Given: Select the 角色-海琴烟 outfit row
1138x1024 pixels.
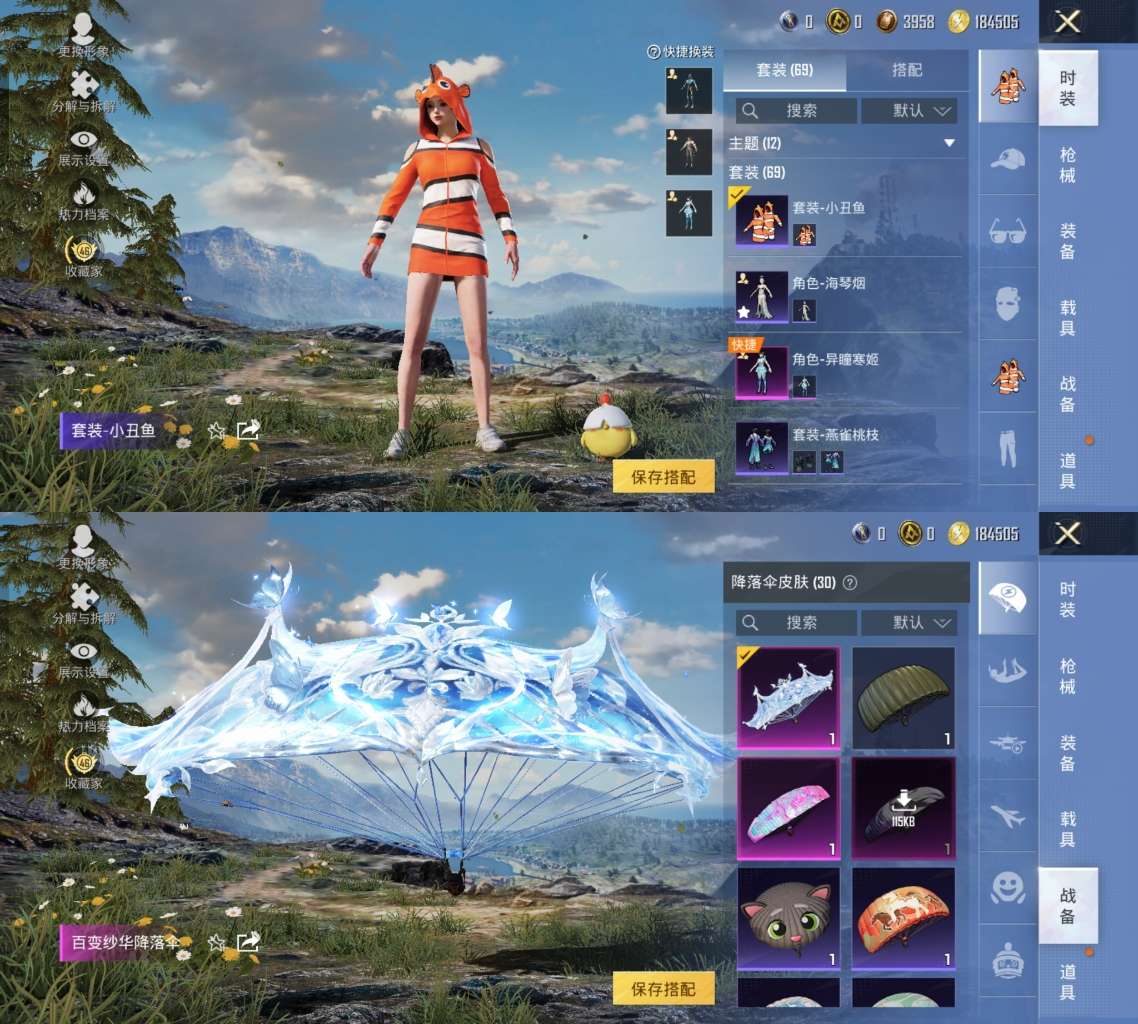Looking at the screenshot, I should coord(848,296).
